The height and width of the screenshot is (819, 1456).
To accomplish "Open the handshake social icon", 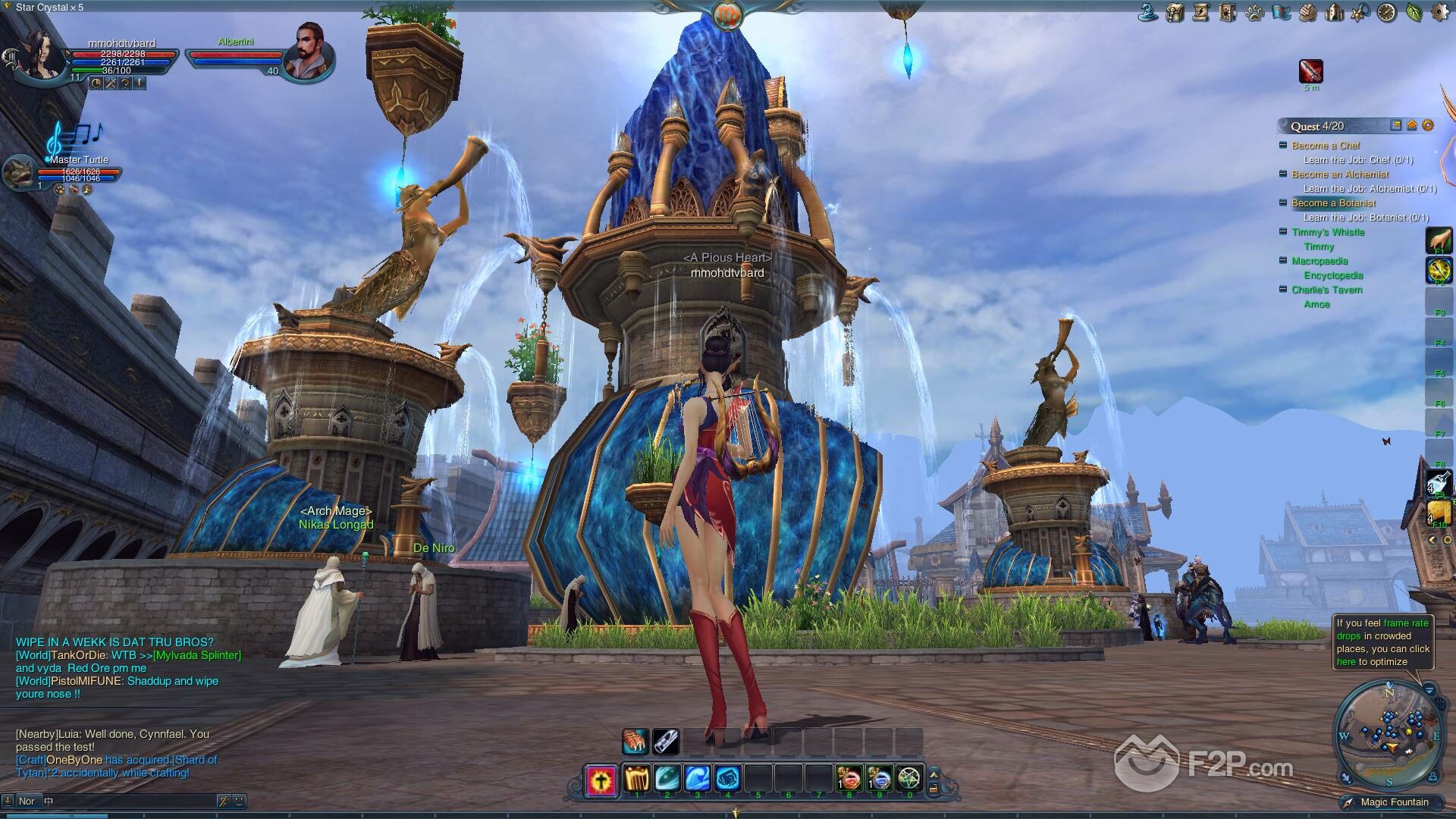I will pyautogui.click(x=1307, y=12).
